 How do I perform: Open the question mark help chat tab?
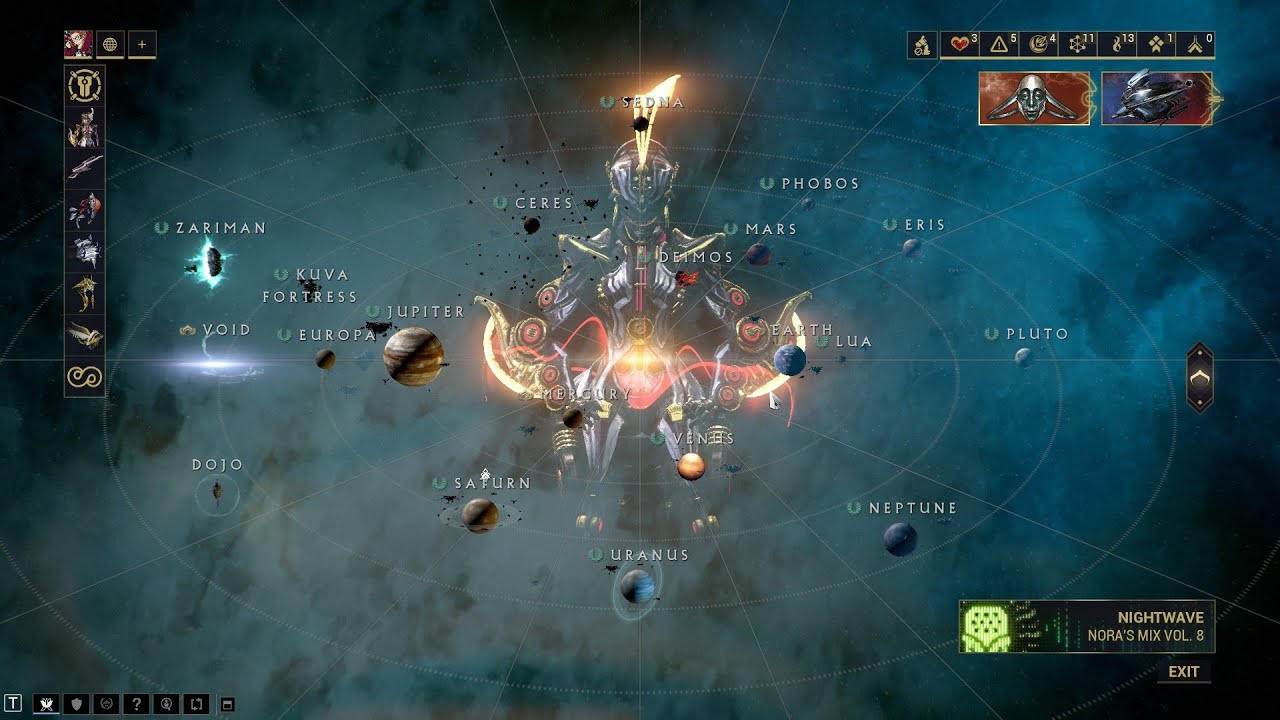tap(136, 704)
